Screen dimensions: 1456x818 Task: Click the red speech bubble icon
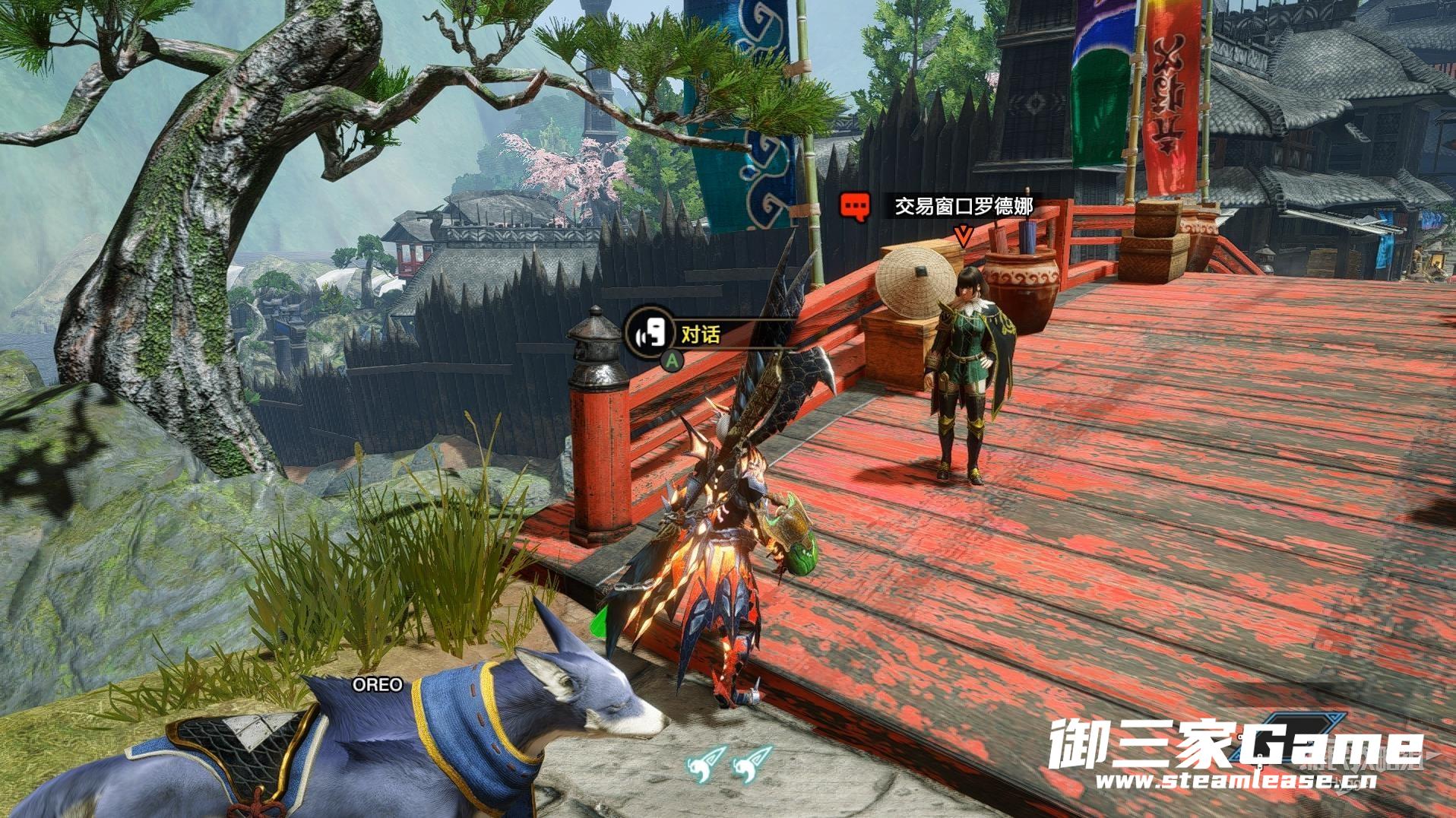(855, 206)
